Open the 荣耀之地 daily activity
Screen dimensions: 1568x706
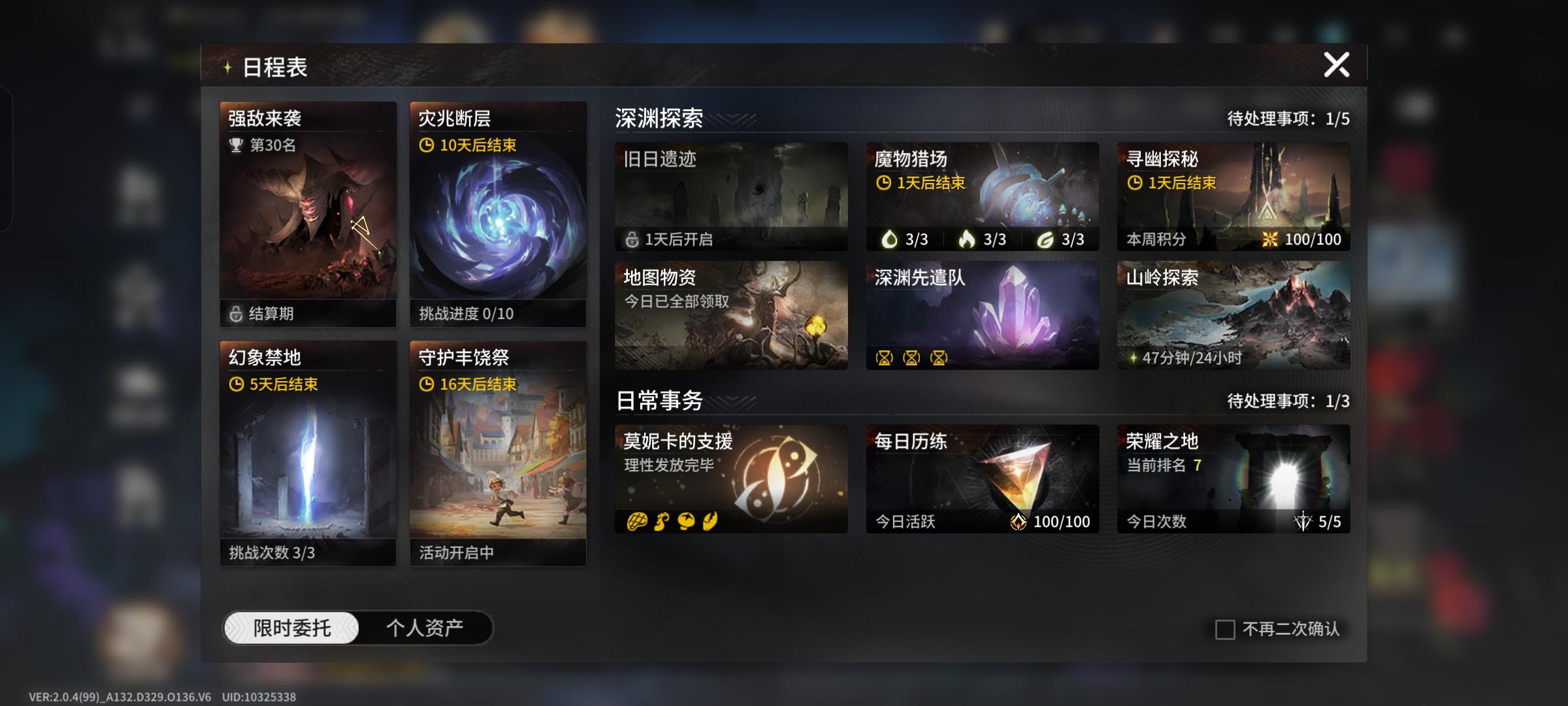pyautogui.click(x=1232, y=479)
